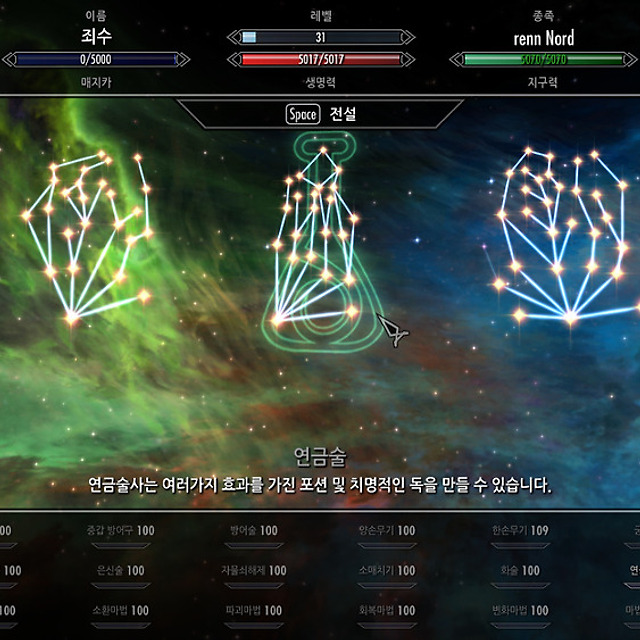Pick the 회복마법 skill entry
Screen dimensions: 640x640
click(387, 610)
